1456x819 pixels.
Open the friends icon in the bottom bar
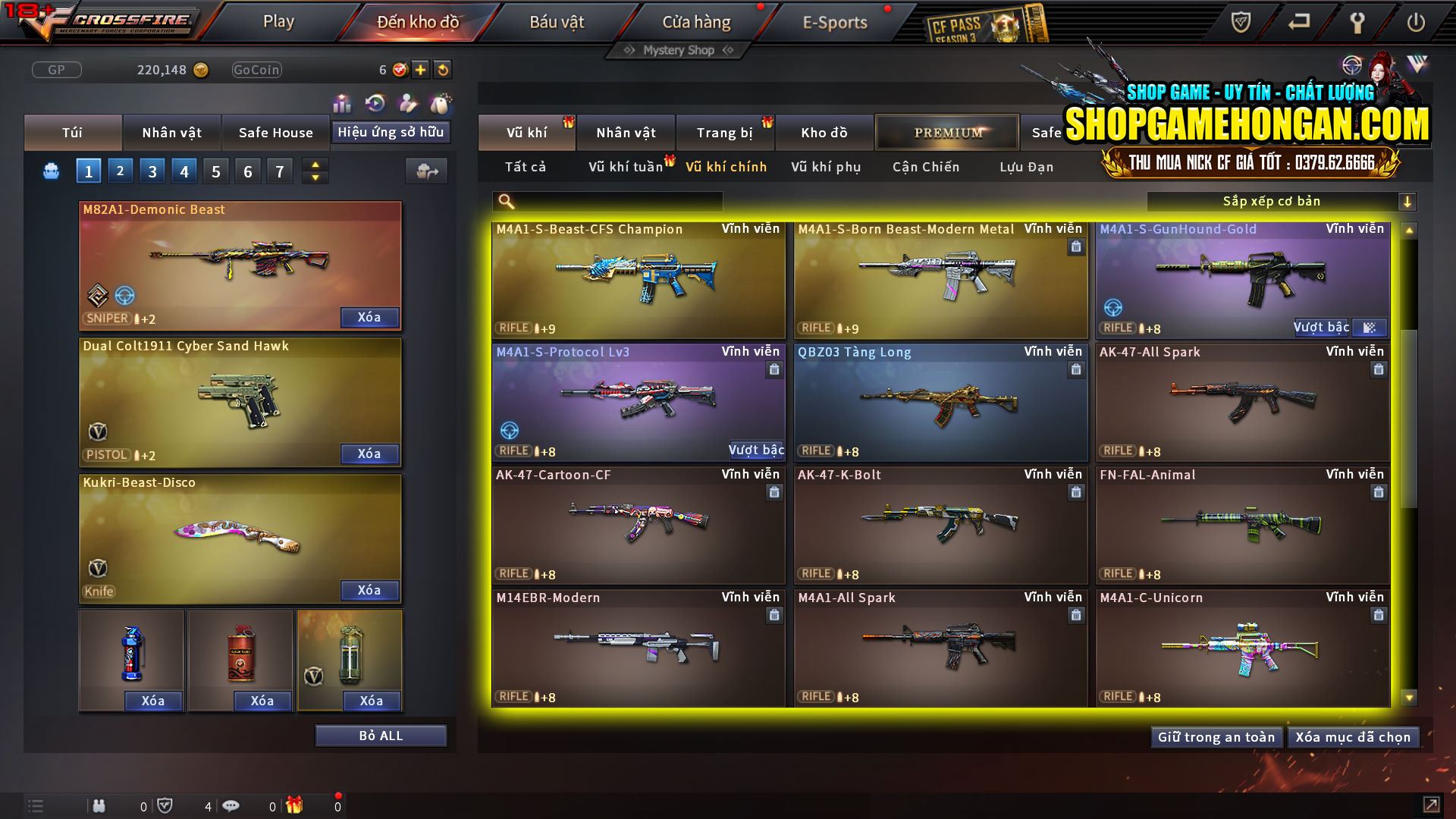click(x=99, y=805)
